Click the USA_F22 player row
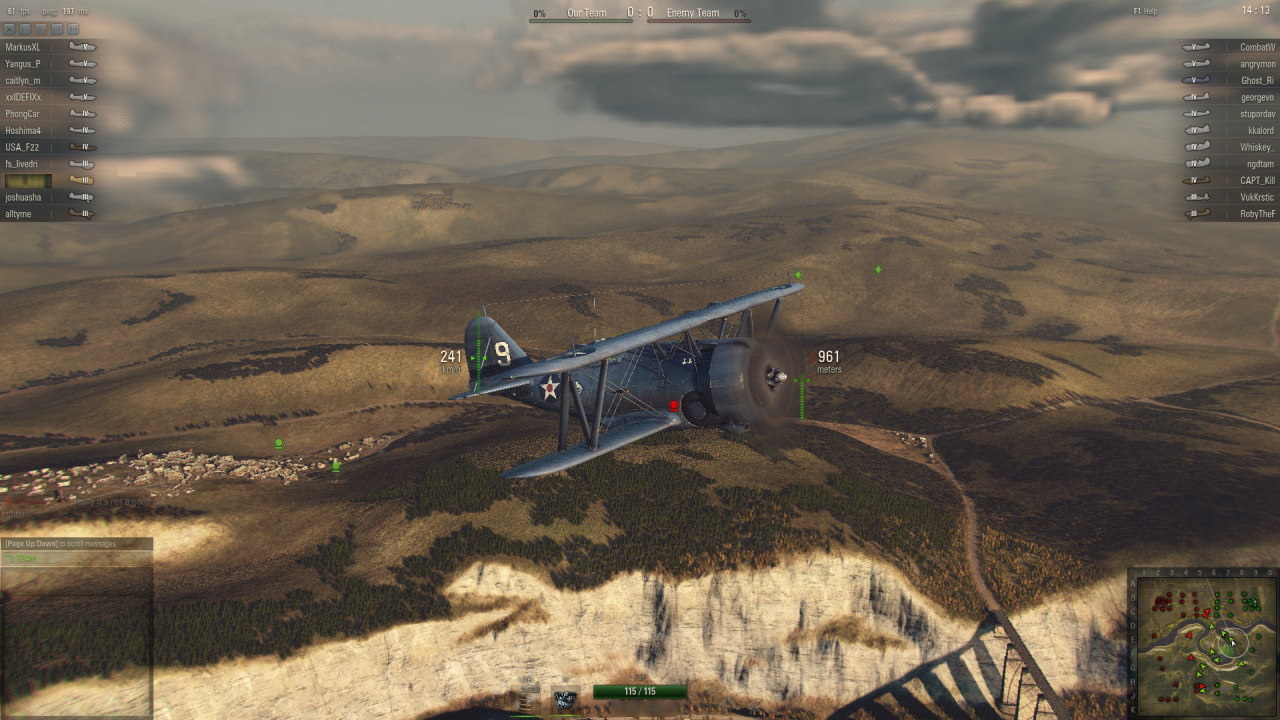 click(x=23, y=147)
